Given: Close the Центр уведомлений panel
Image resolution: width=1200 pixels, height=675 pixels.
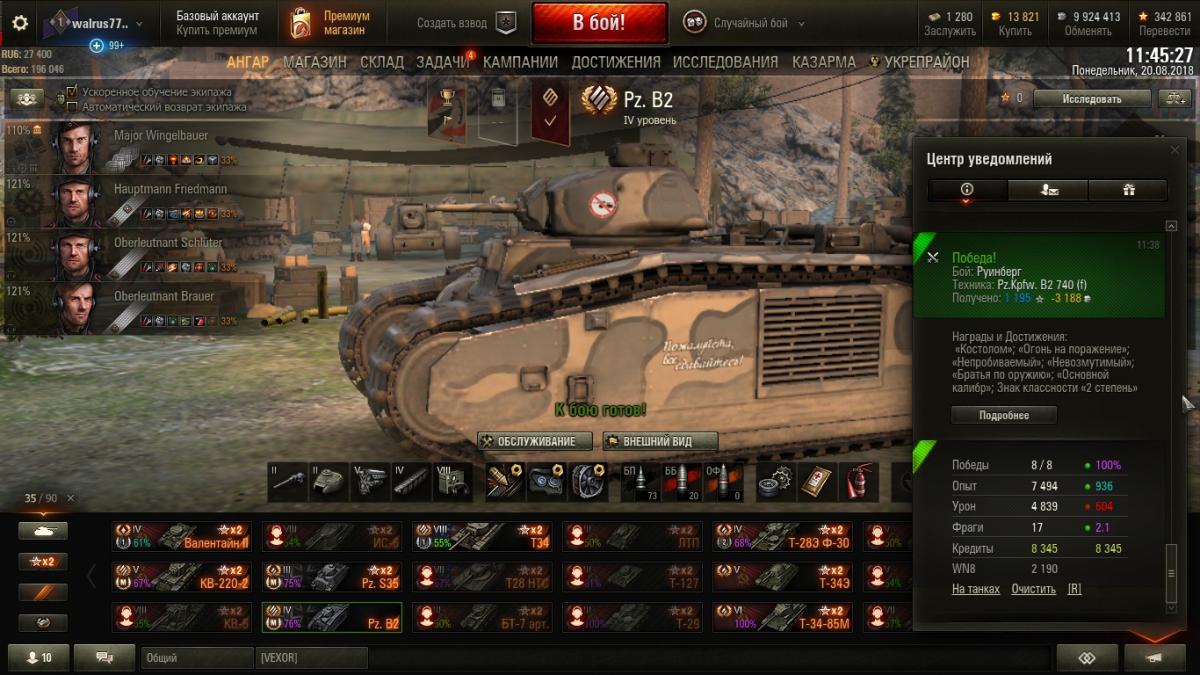Looking at the screenshot, I should pyautogui.click(x=1175, y=150).
